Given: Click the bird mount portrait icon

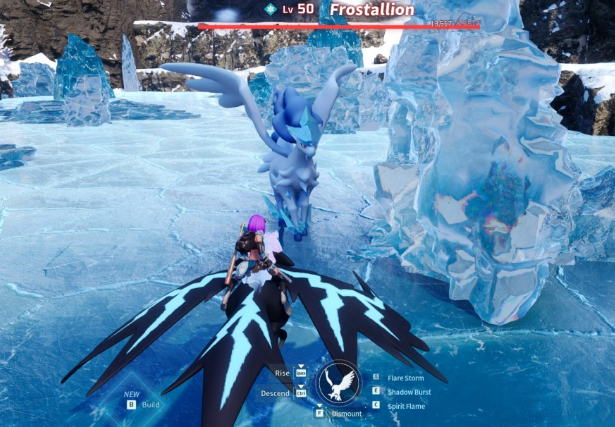Looking at the screenshot, I should [x=338, y=381].
